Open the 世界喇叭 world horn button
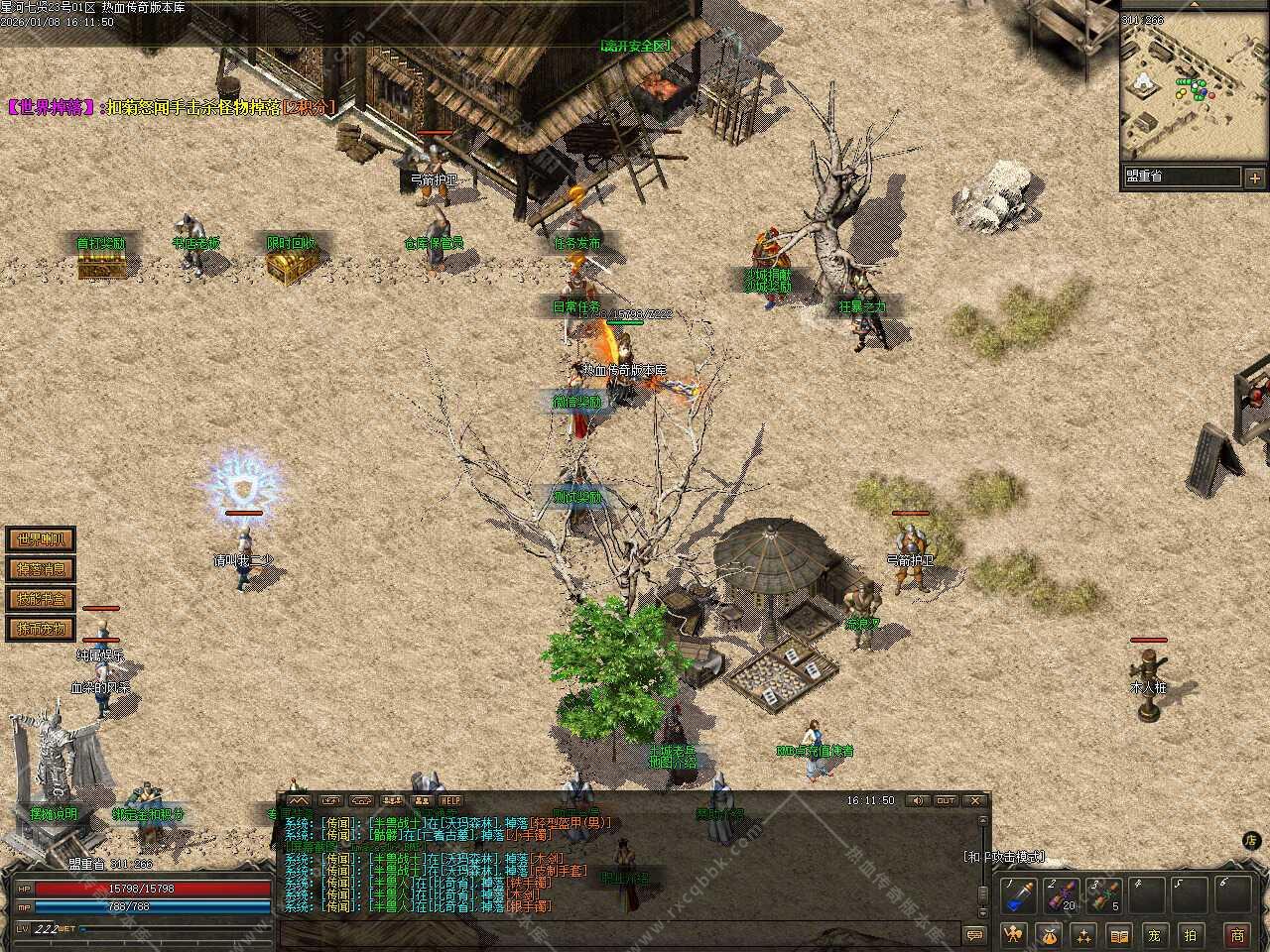 click(x=41, y=540)
